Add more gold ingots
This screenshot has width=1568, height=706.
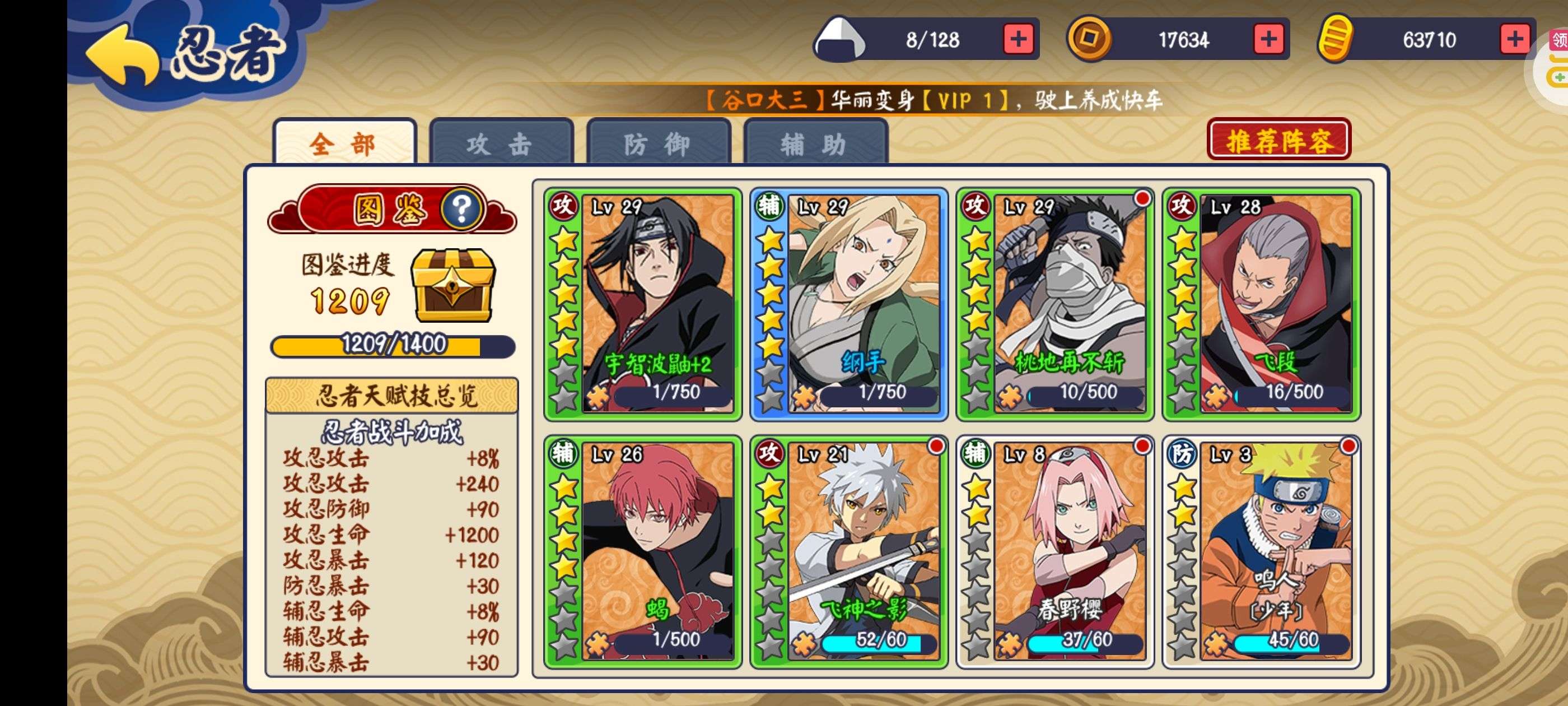pos(1514,40)
